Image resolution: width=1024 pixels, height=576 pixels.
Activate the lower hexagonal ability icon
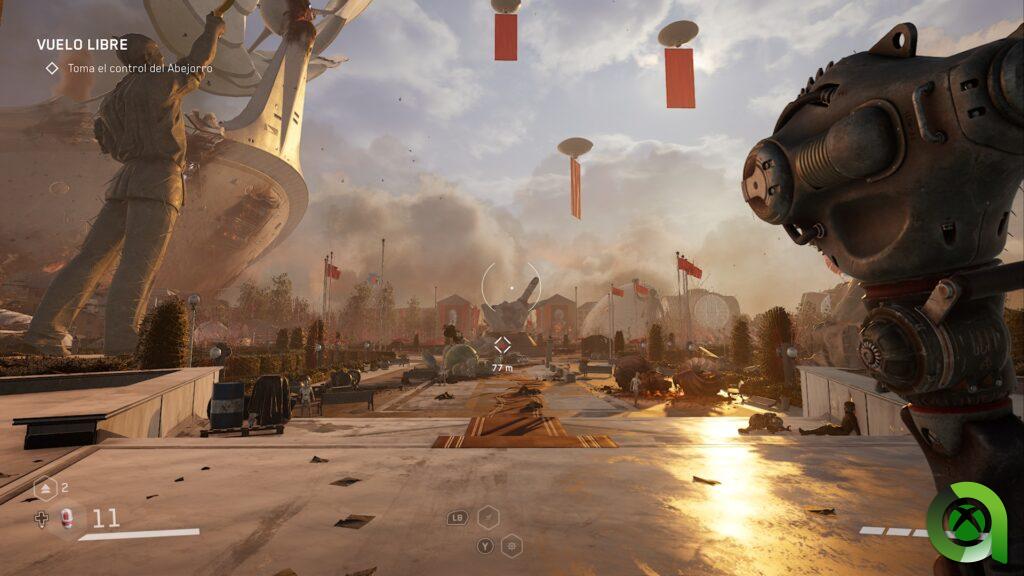[511, 545]
